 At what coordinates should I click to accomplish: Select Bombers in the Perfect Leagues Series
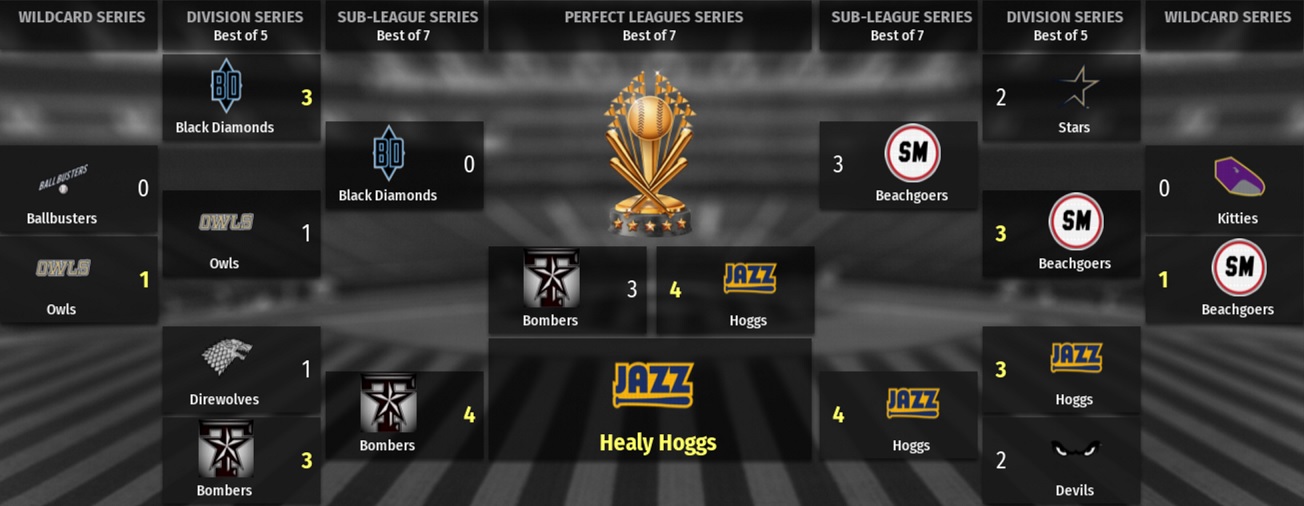coord(567,290)
